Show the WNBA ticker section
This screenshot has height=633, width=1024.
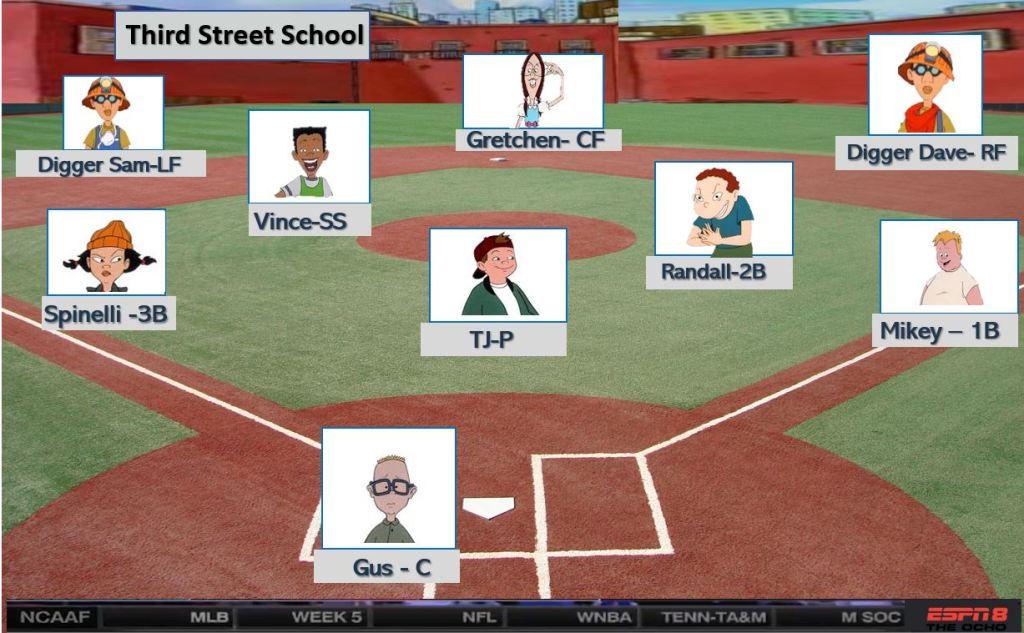(x=603, y=617)
